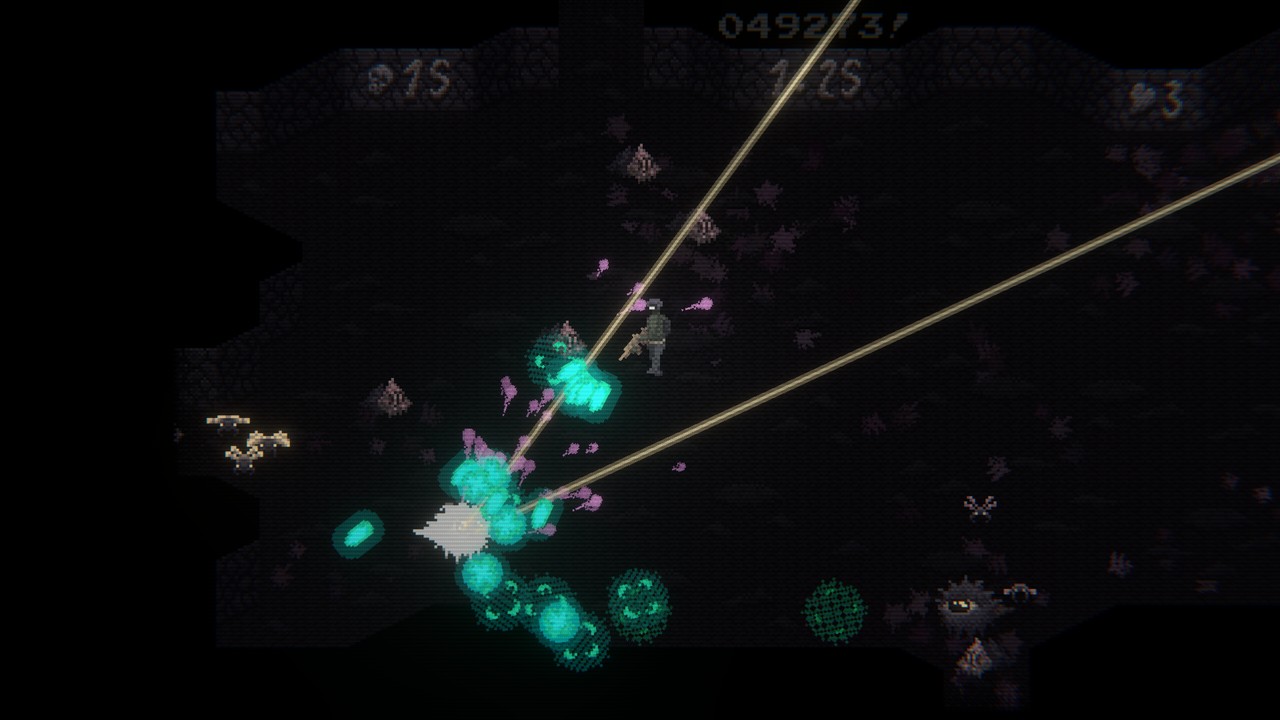Click the soldier character holding the rifle

pyautogui.click(x=655, y=335)
